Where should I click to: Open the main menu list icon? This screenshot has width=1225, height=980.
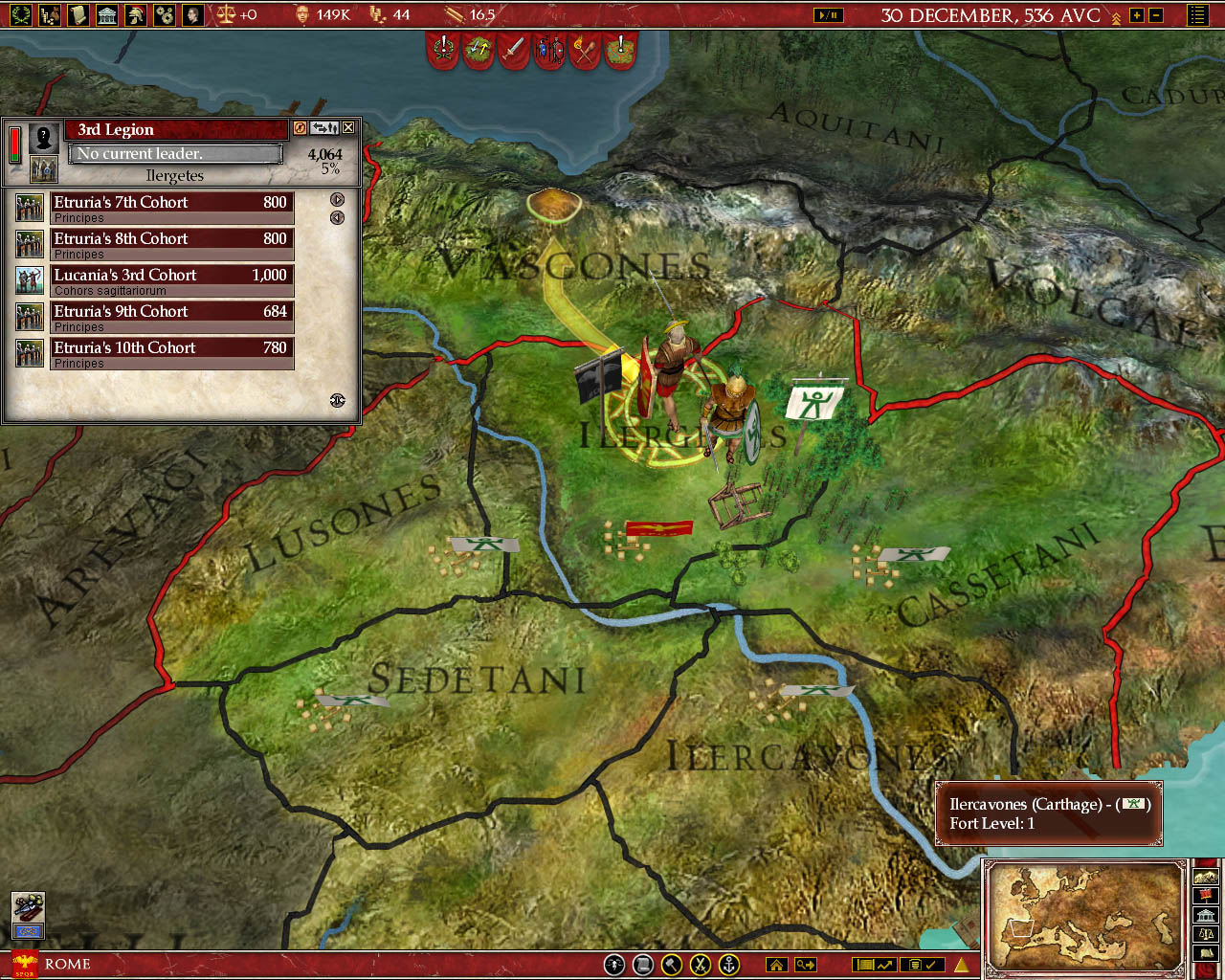(x=1197, y=15)
